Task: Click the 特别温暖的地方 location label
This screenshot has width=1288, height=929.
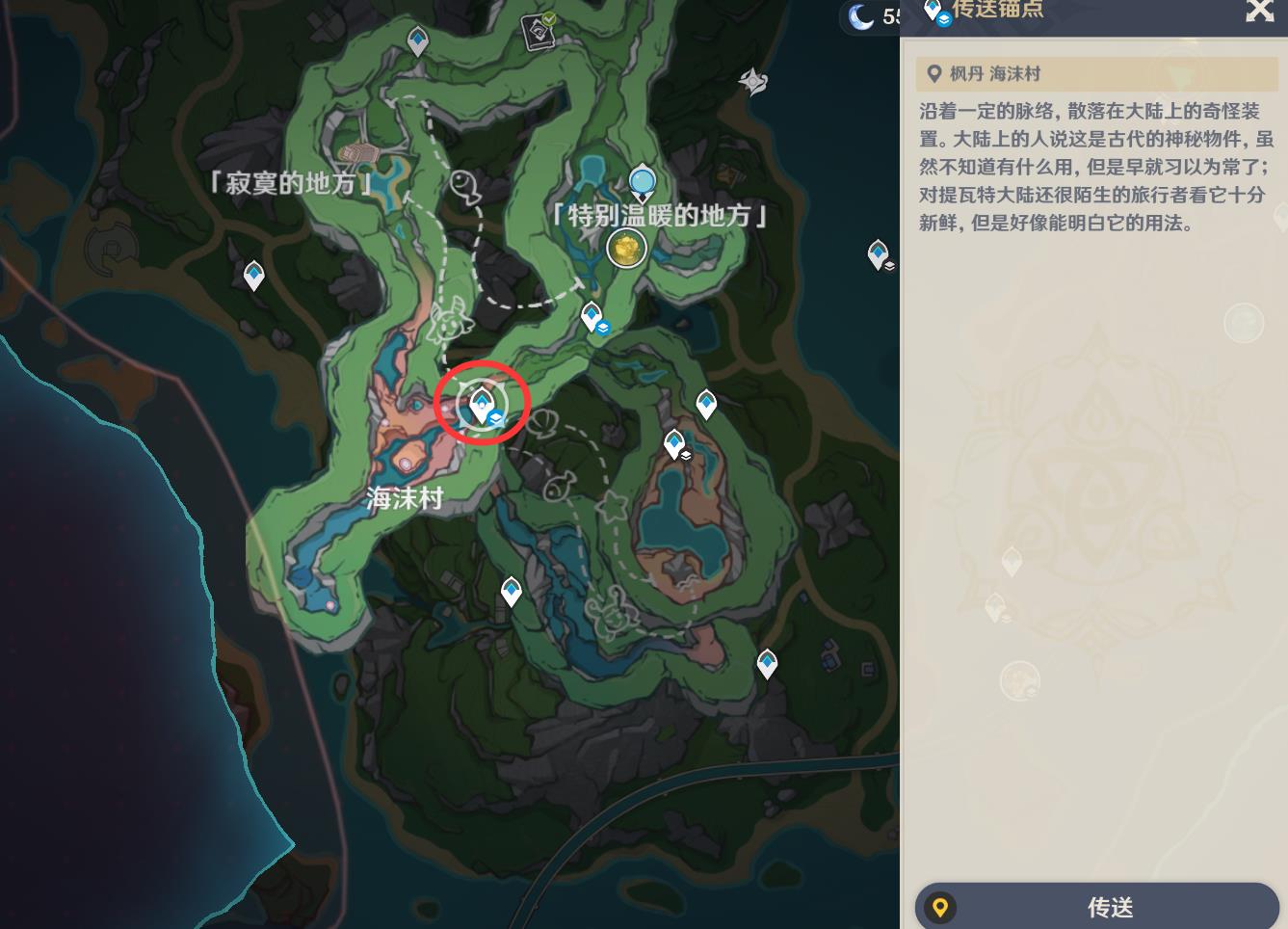Action: [x=661, y=217]
